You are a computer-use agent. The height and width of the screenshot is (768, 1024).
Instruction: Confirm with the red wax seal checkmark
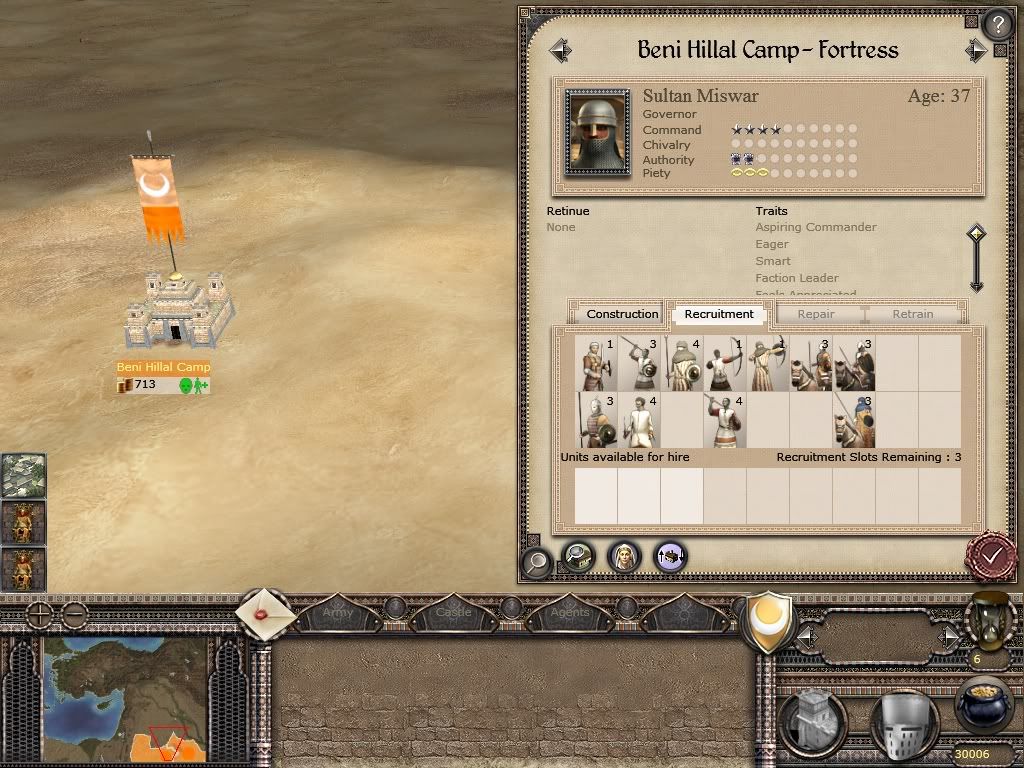[x=992, y=556]
